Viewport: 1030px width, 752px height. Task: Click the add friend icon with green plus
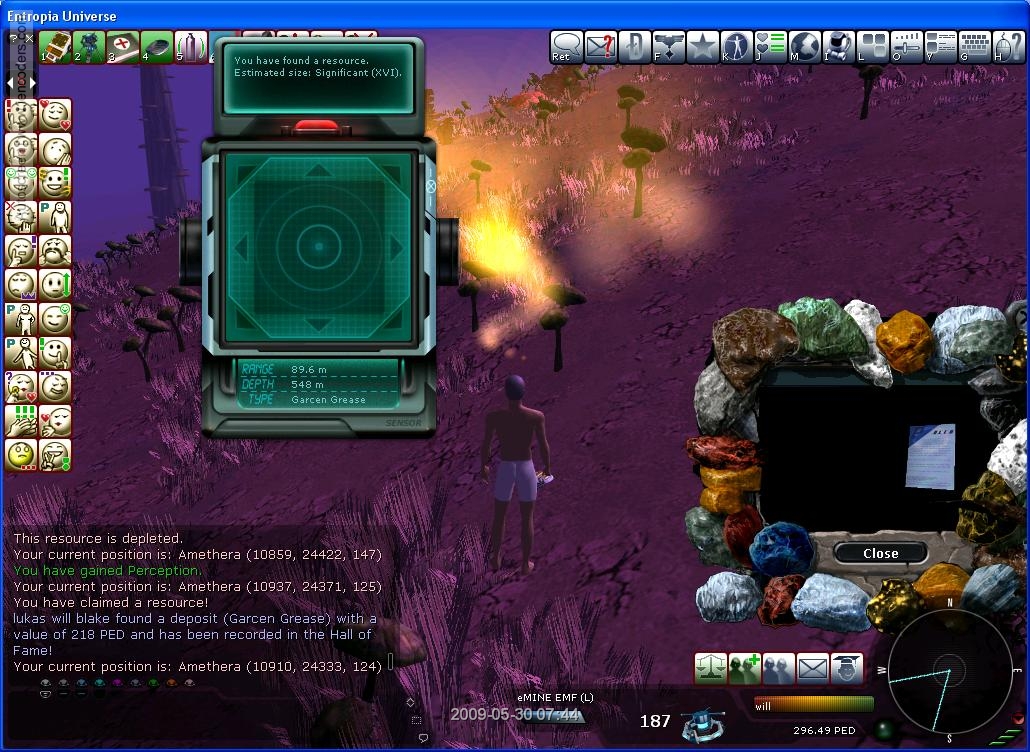tap(745, 668)
